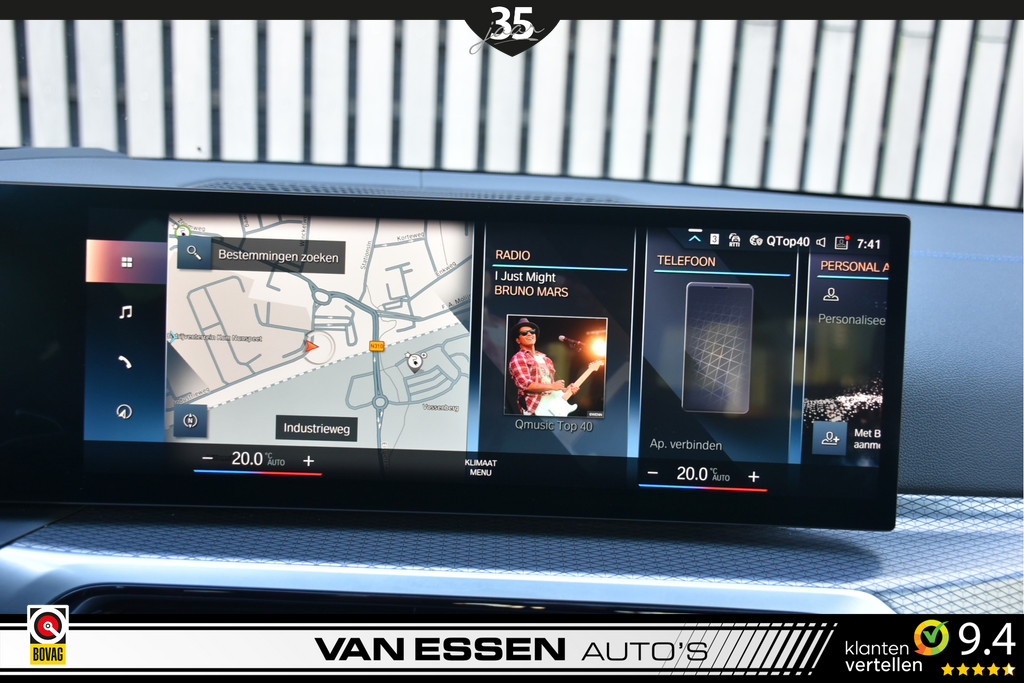Image resolution: width=1024 pixels, height=683 pixels.
Task: Open the Klimaat Menu
Action: [x=480, y=467]
